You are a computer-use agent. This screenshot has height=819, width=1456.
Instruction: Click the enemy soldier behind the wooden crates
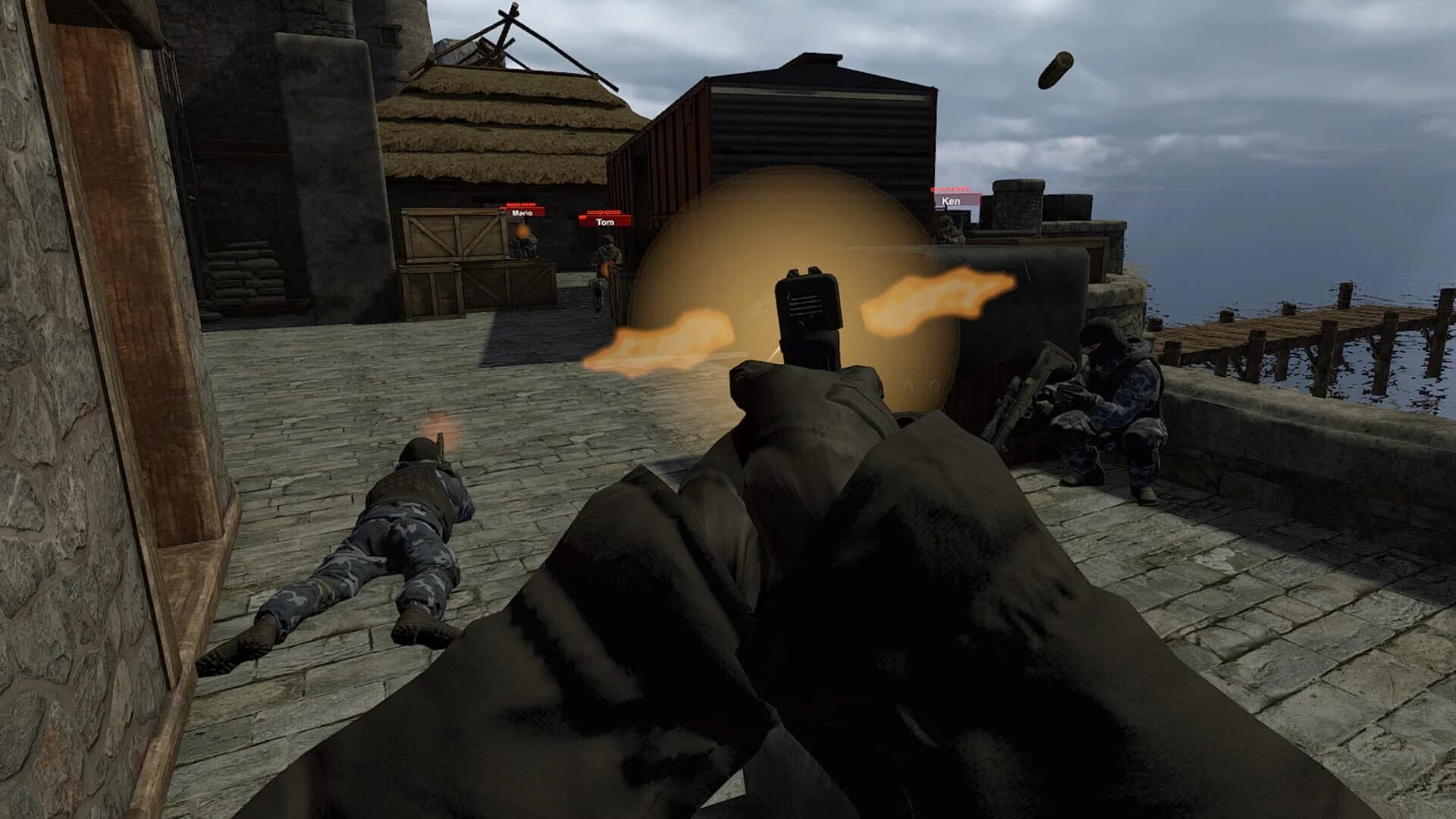point(521,243)
